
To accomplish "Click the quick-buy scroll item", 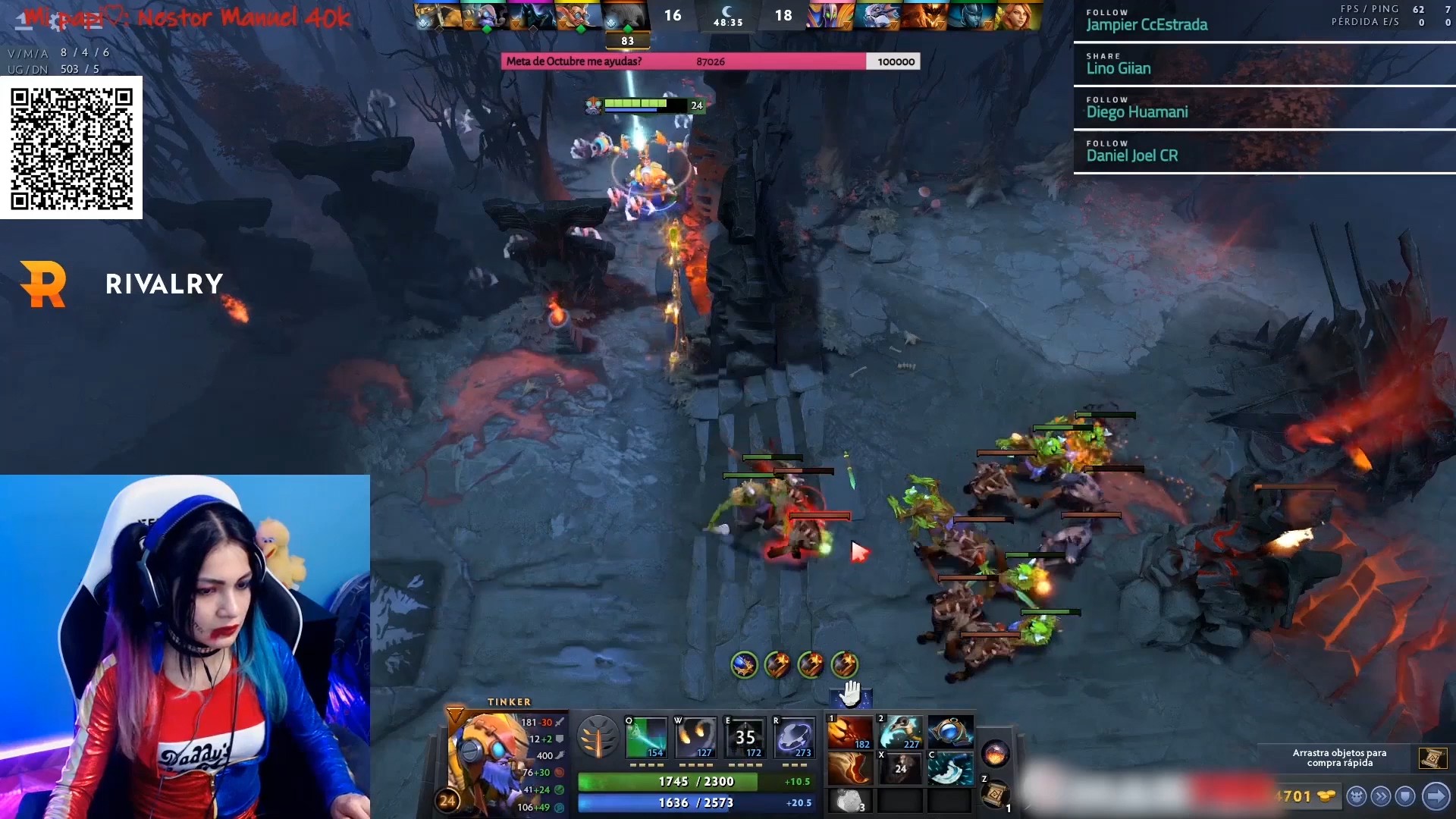I will click(x=1432, y=758).
